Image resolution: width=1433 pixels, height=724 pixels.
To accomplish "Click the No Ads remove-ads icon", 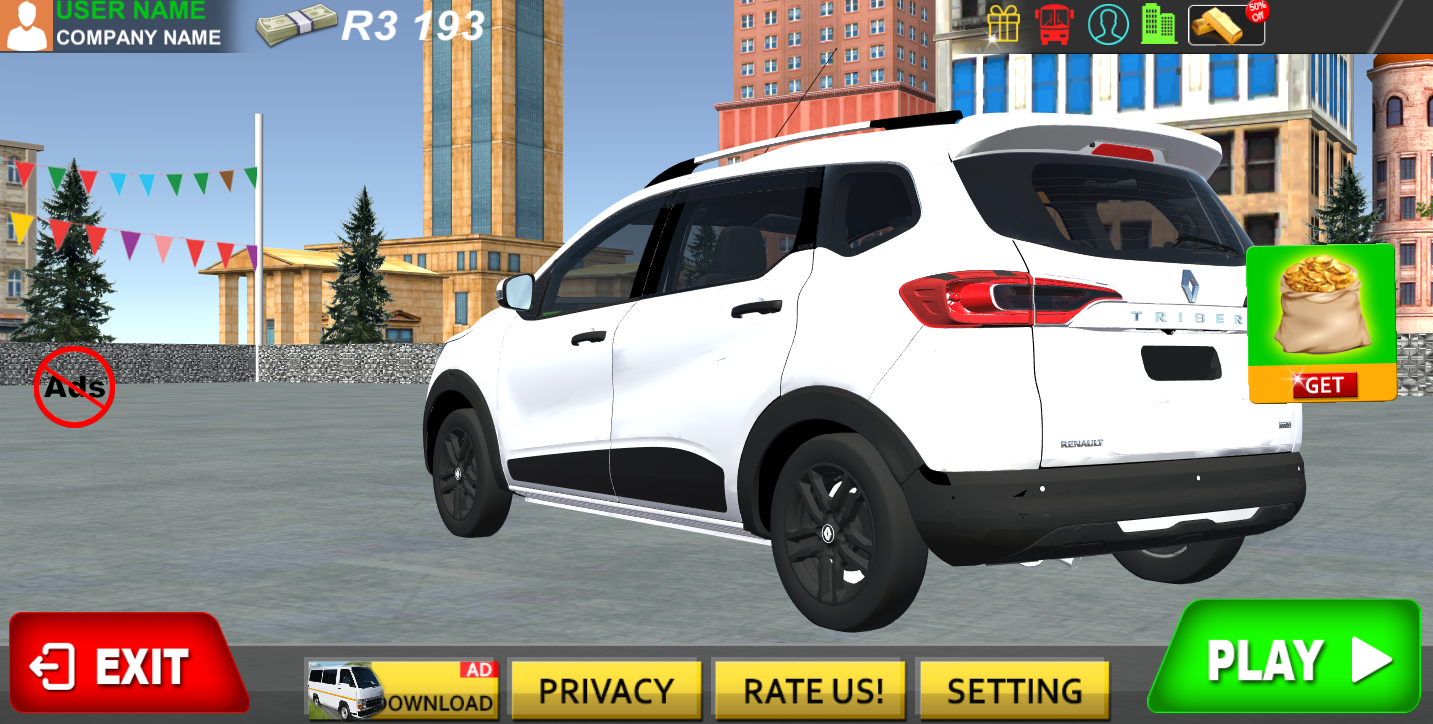I will pos(74,387).
